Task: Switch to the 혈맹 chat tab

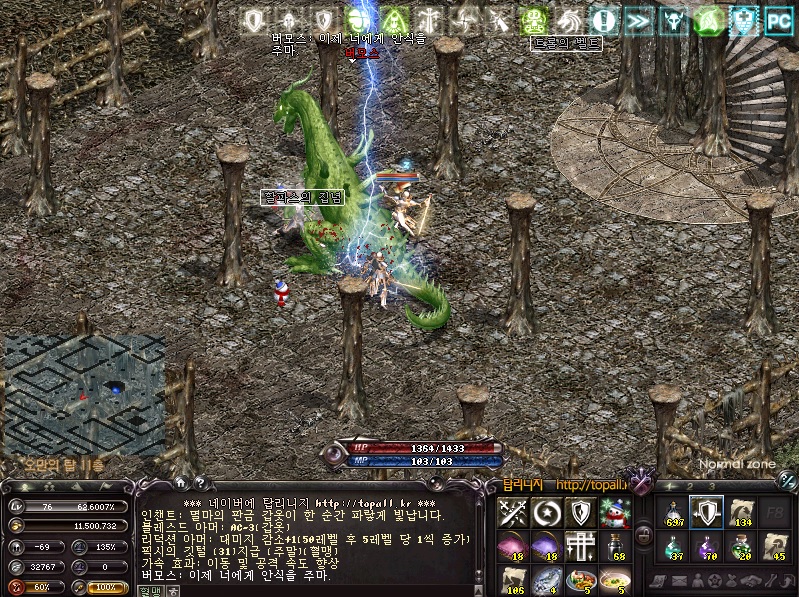Action: [149, 590]
